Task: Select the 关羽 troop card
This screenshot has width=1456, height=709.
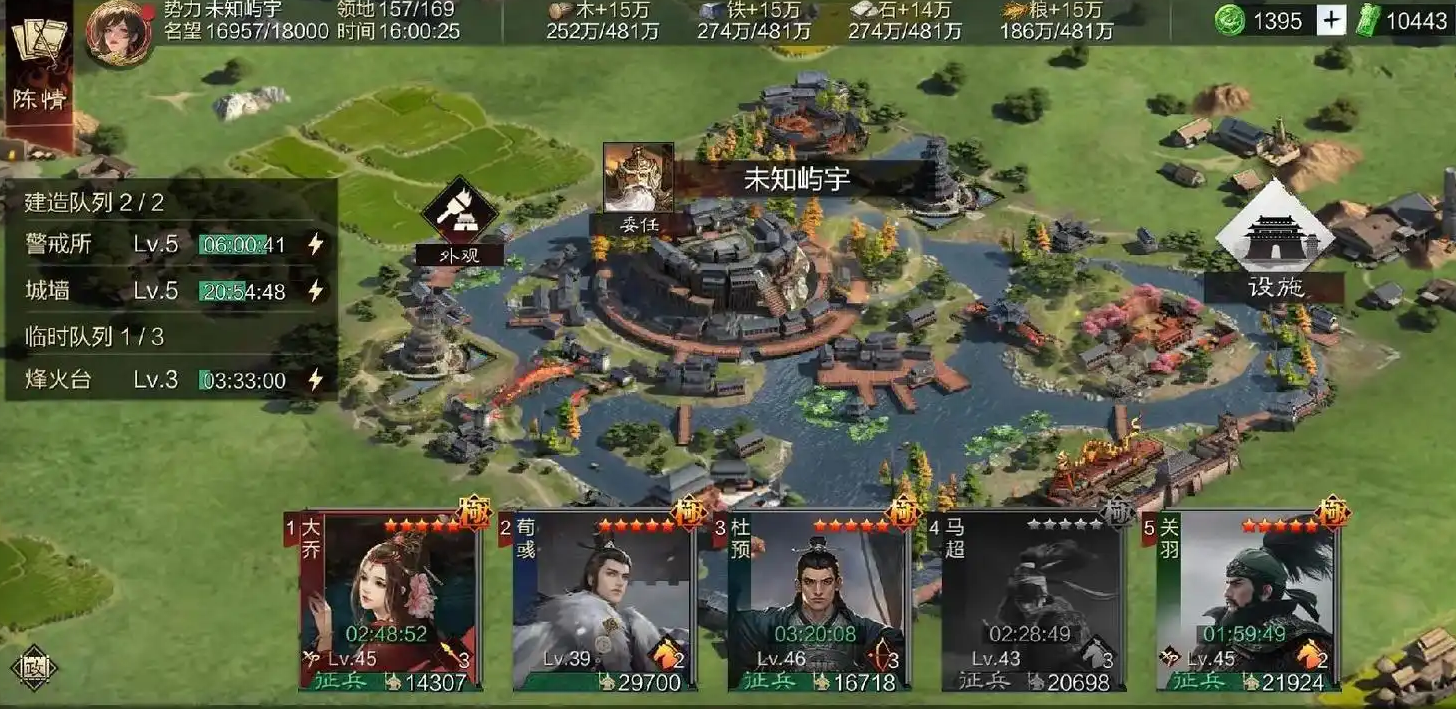Action: coord(1247,602)
